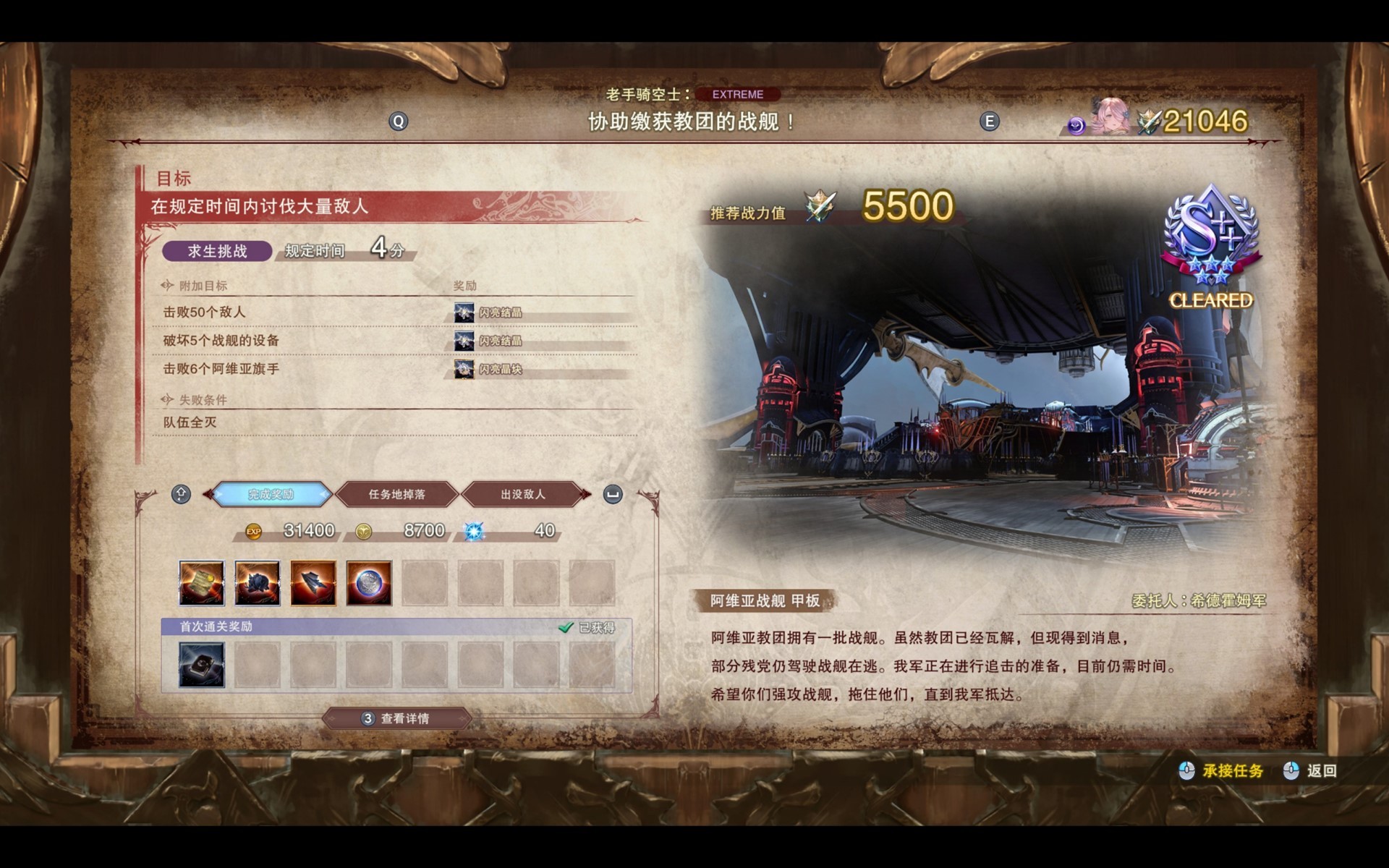
Task: Open the 任务地掉落 drops tab
Action: point(397,495)
